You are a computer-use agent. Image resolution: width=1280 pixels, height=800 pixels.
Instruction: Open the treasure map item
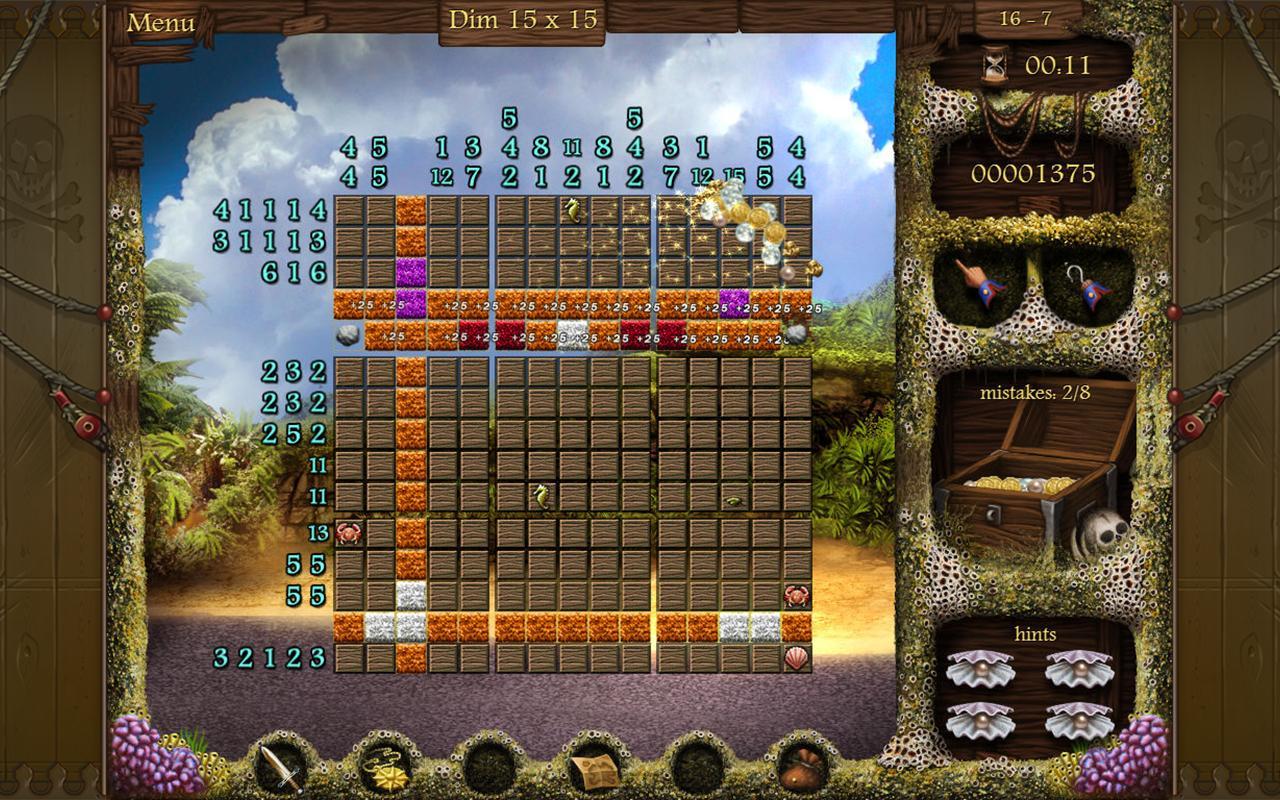pyautogui.click(x=591, y=769)
